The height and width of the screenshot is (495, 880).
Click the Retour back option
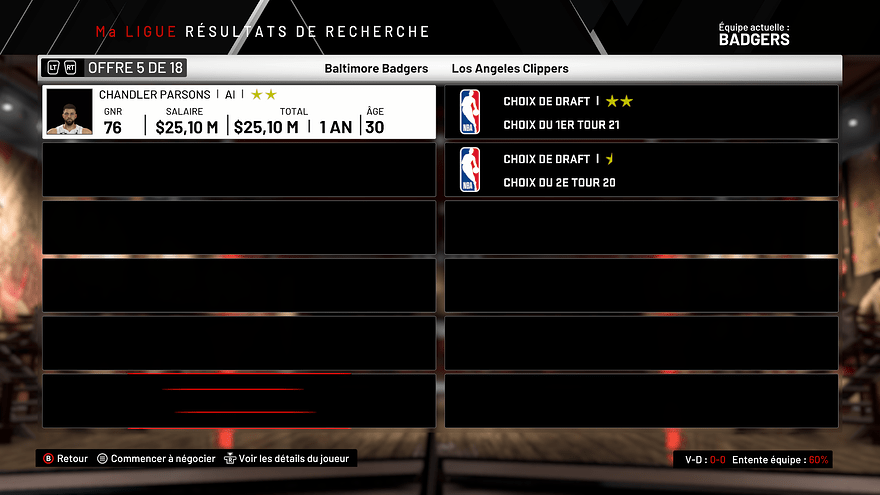coord(66,459)
